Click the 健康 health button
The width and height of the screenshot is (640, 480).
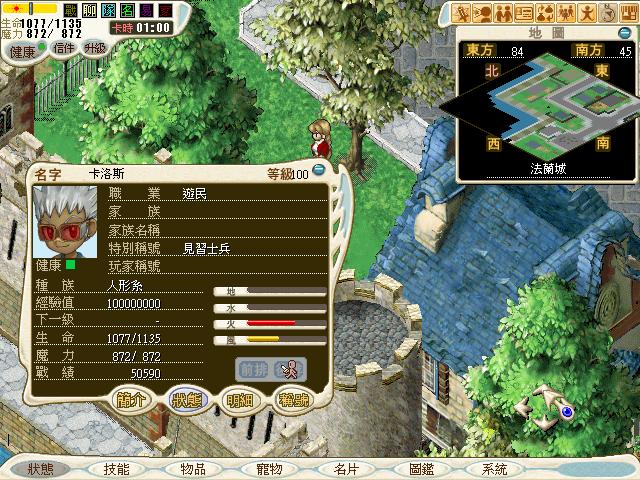pos(22,49)
